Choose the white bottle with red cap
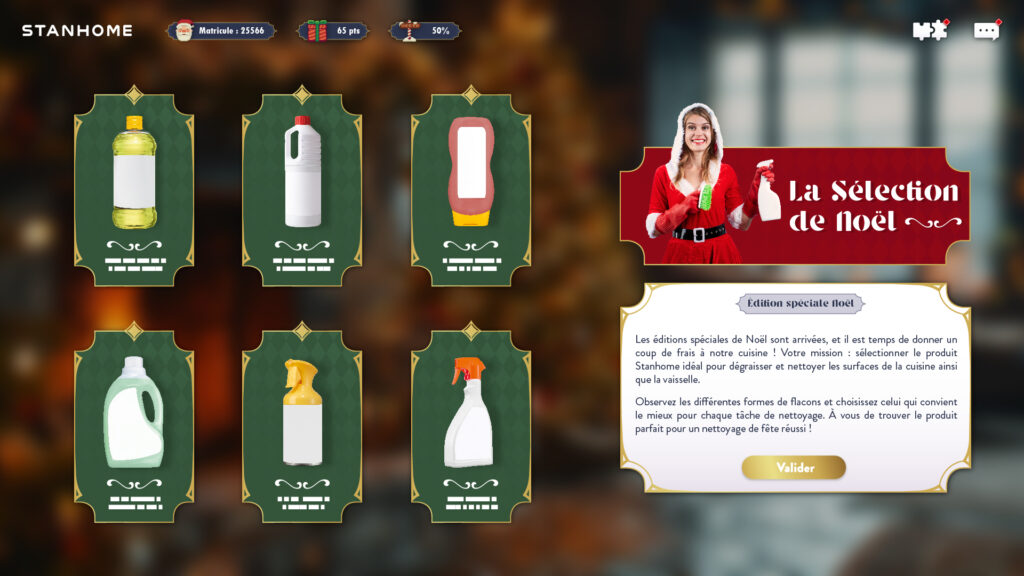This screenshot has height=576, width=1024. (x=302, y=189)
